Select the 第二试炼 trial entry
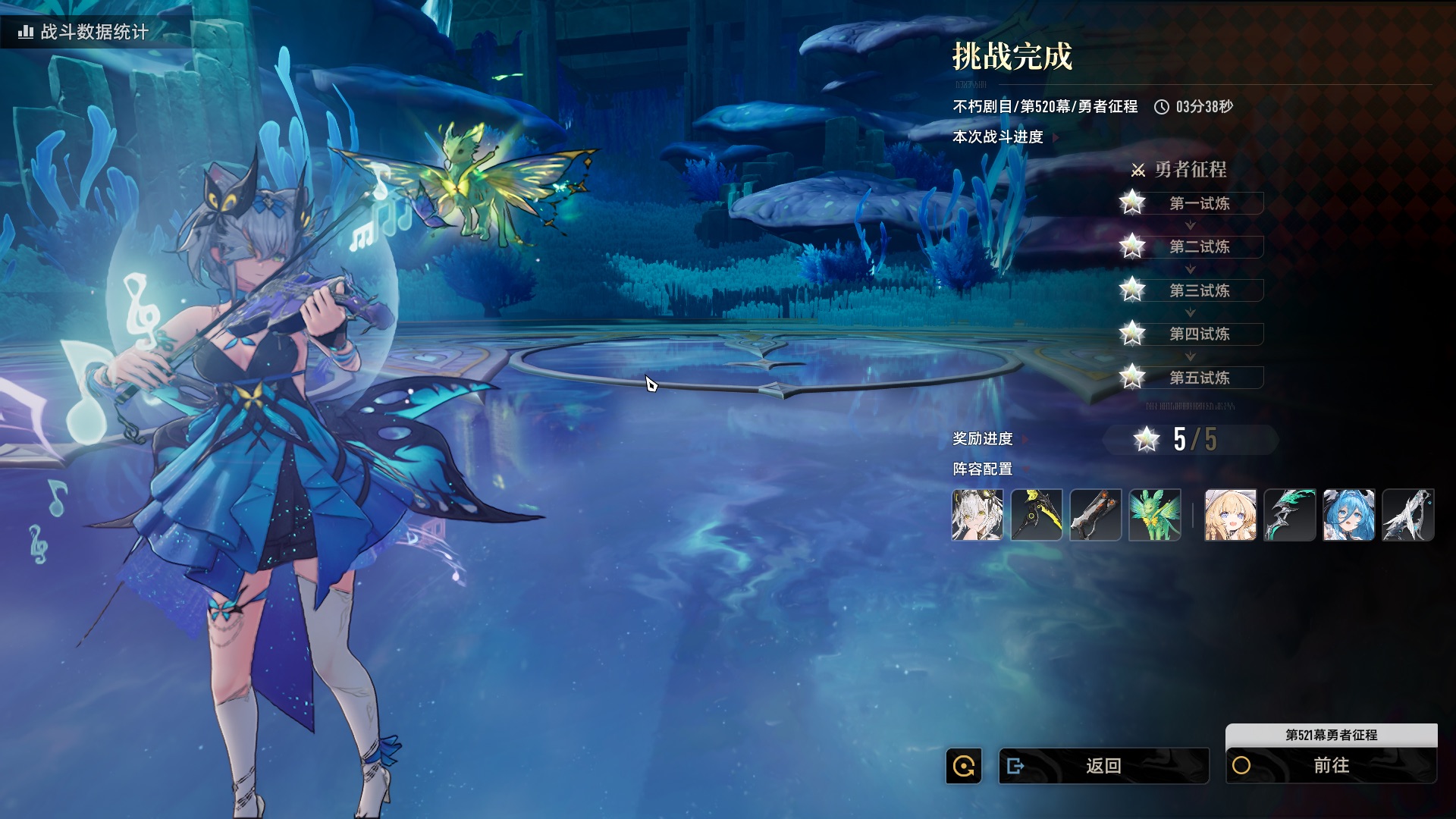 pyautogui.click(x=1199, y=246)
